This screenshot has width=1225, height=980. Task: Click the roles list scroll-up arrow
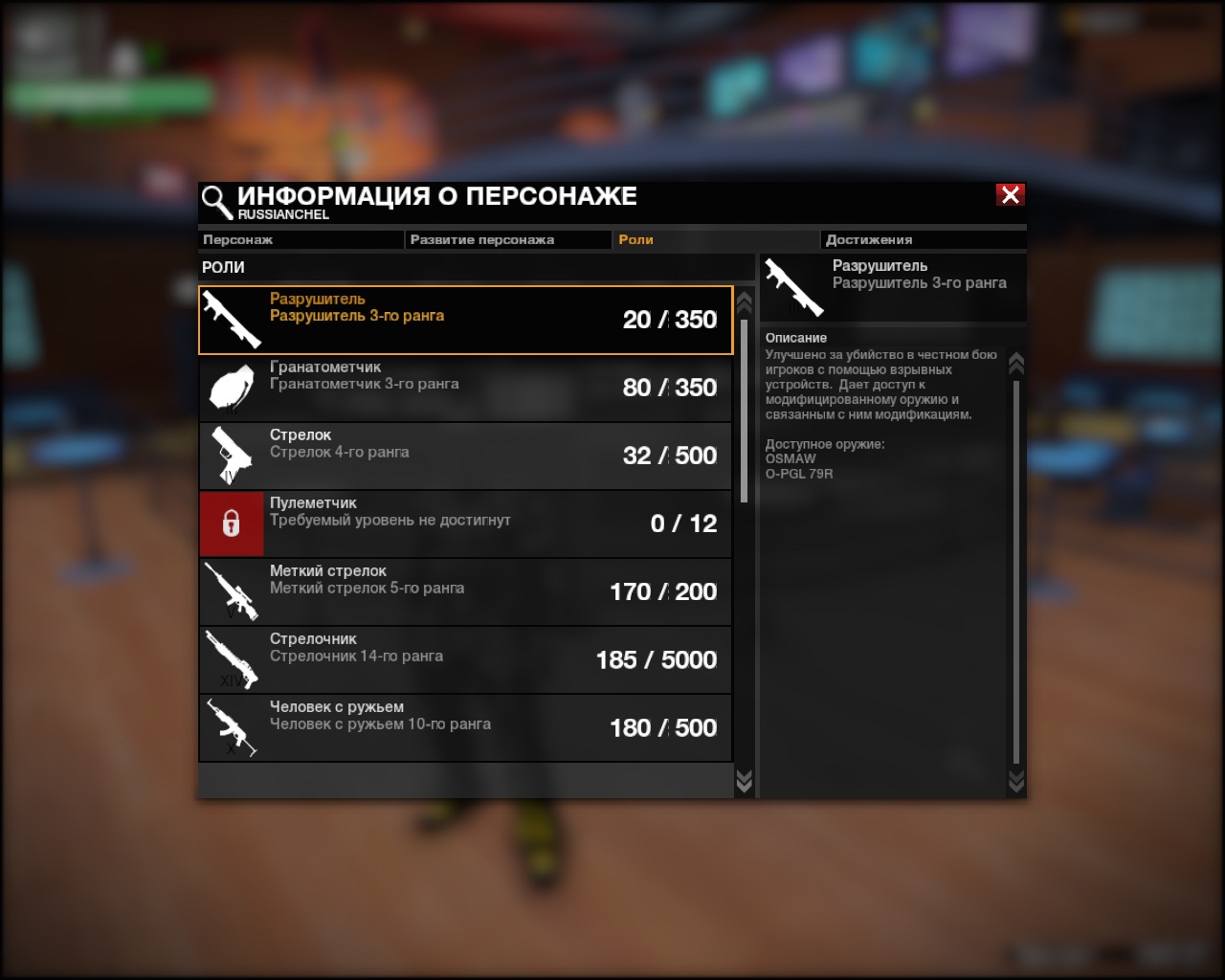[744, 302]
